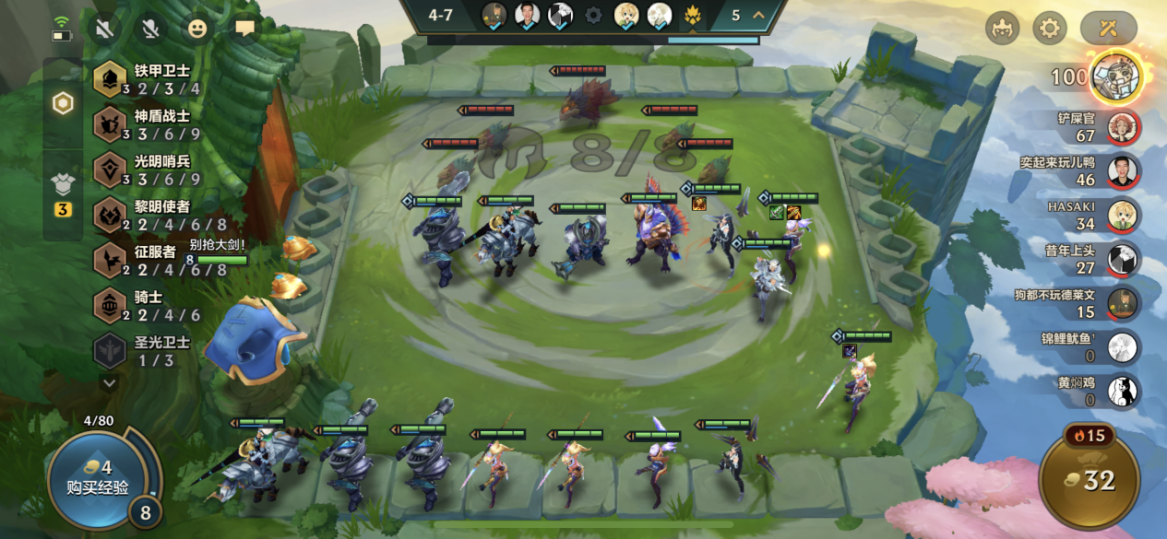View player 狗都不玩德莱文's board
Viewport: 1167px width, 539px height.
click(x=1123, y=303)
